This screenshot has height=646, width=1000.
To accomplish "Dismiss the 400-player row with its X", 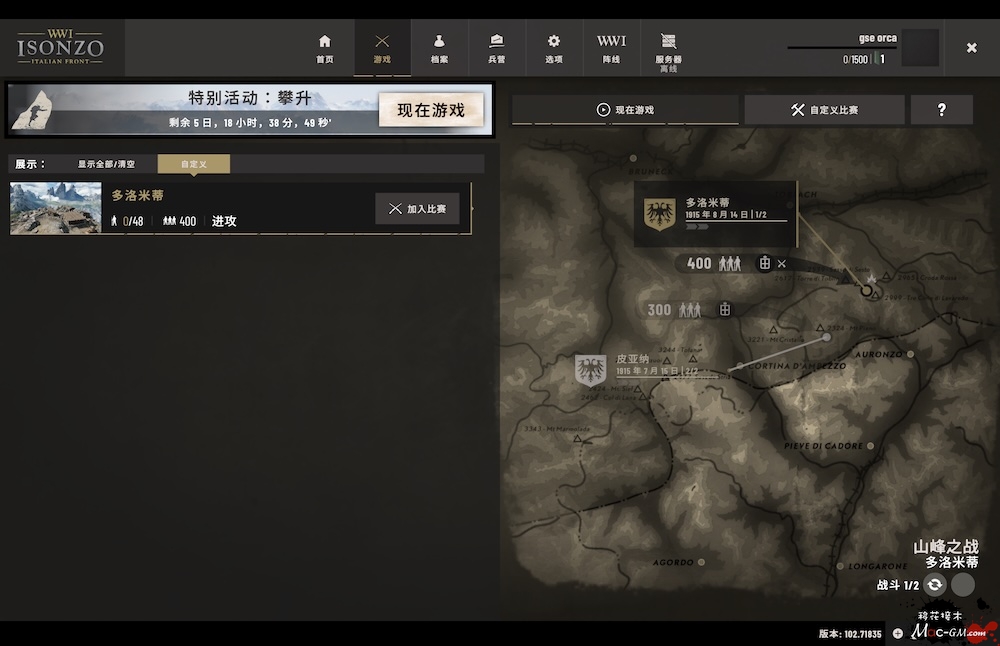I will [782, 264].
